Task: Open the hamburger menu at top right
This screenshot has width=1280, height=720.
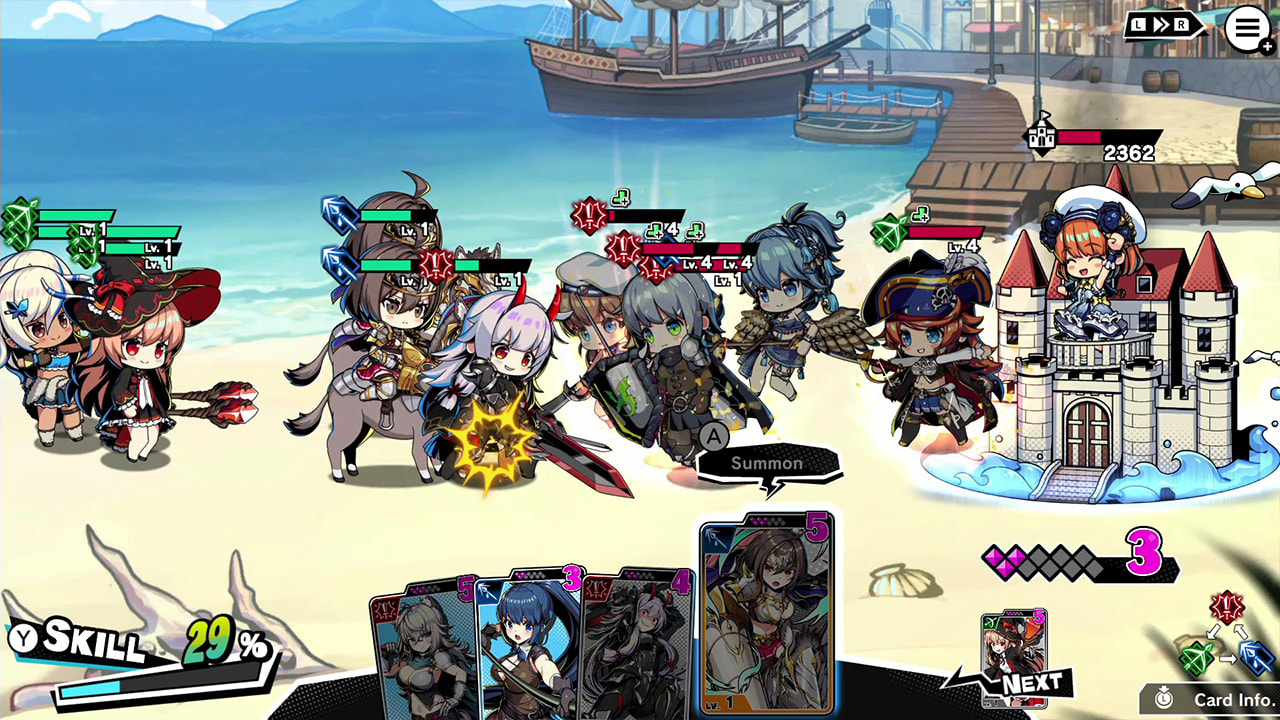Action: 1248,27
